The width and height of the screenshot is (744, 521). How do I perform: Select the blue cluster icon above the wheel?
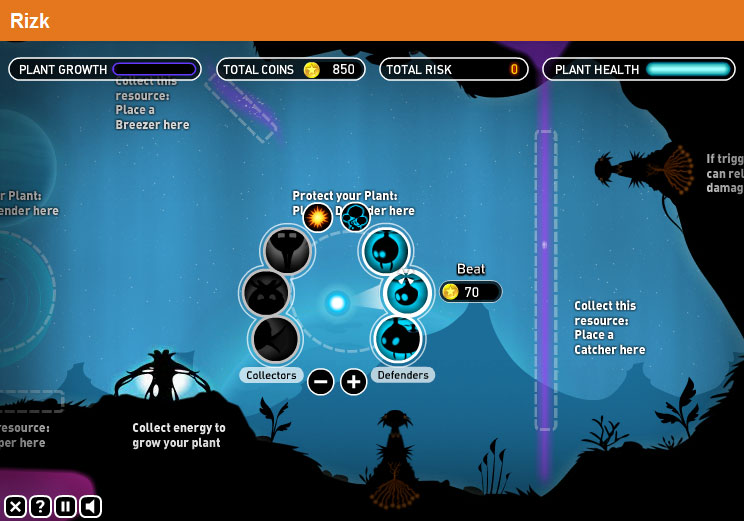(355, 217)
